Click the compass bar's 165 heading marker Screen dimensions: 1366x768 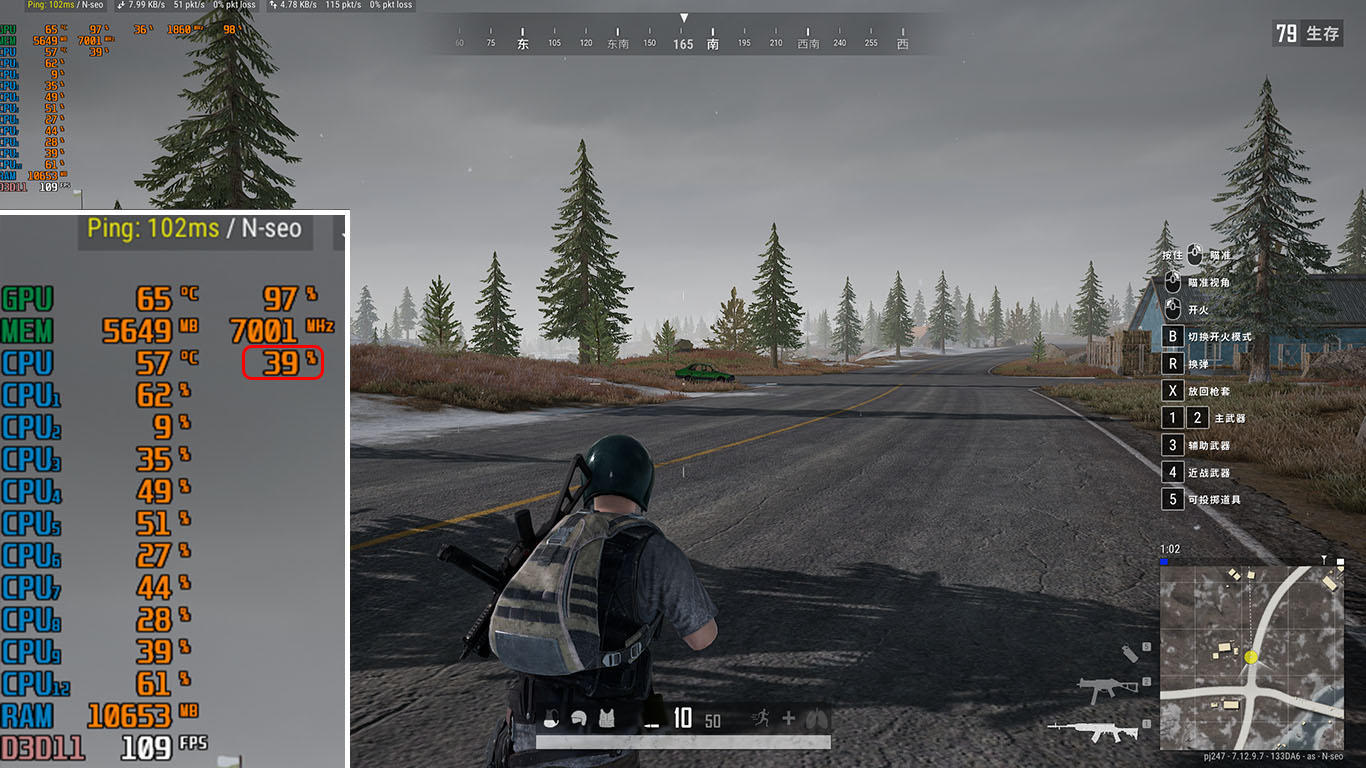pyautogui.click(x=683, y=44)
